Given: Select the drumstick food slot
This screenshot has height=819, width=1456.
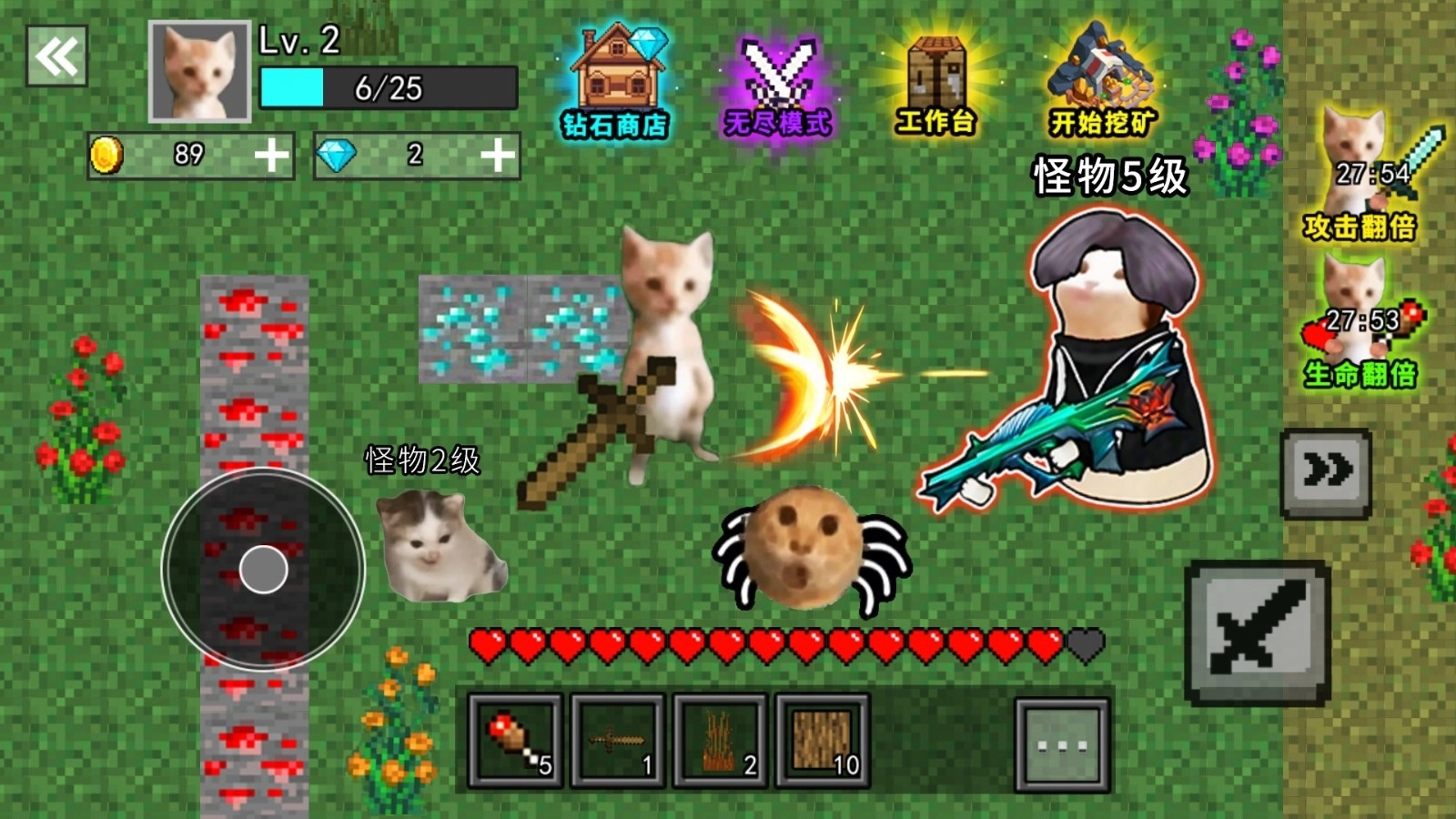Looking at the screenshot, I should coord(512,742).
